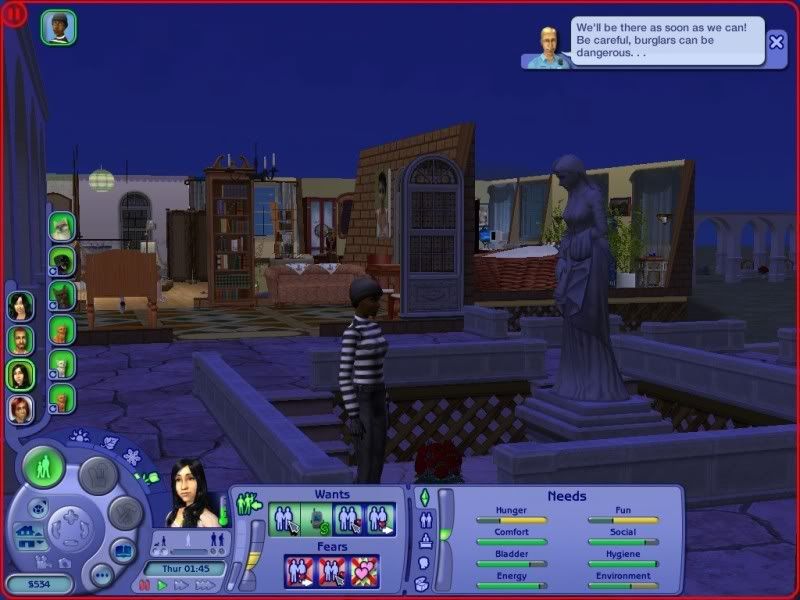The height and width of the screenshot is (600, 800).
Task: Open the Inventory box tab
Action: pos(422,583)
